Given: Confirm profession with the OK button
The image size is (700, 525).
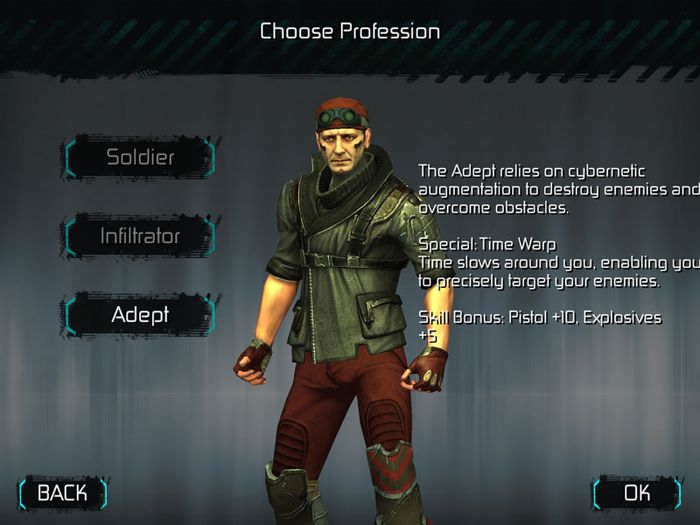Looking at the screenshot, I should point(637,492).
